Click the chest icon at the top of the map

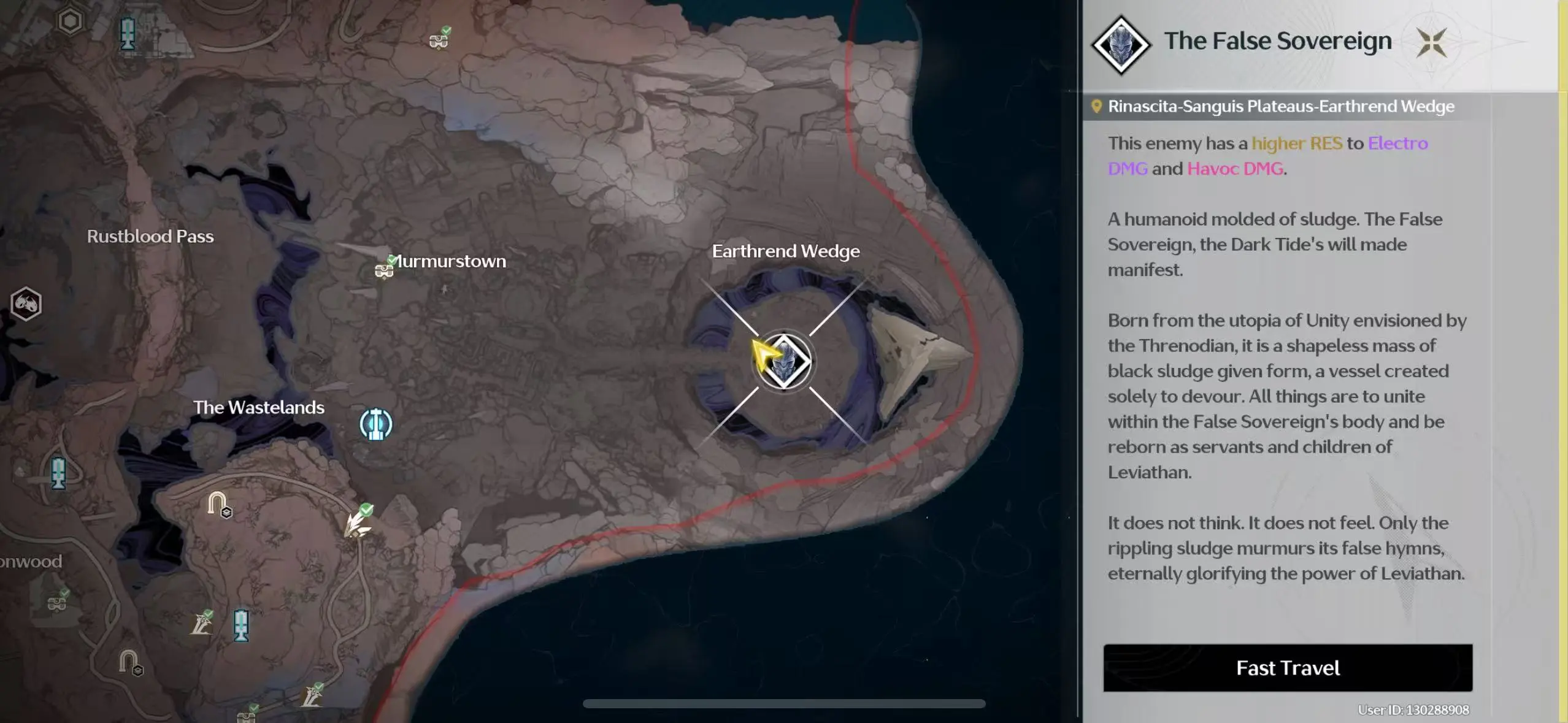[439, 40]
